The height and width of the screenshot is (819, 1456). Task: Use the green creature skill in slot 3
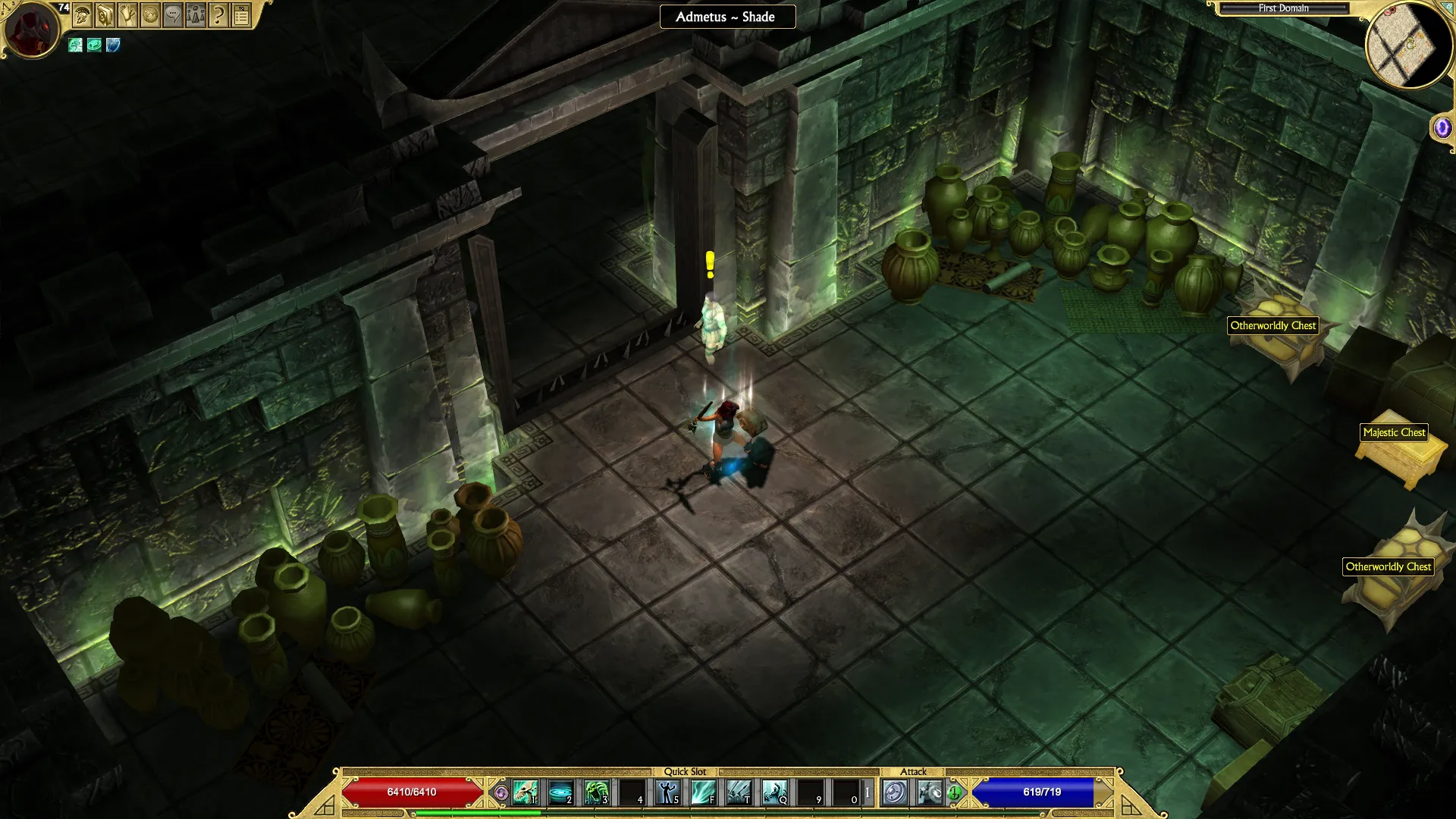(x=596, y=792)
